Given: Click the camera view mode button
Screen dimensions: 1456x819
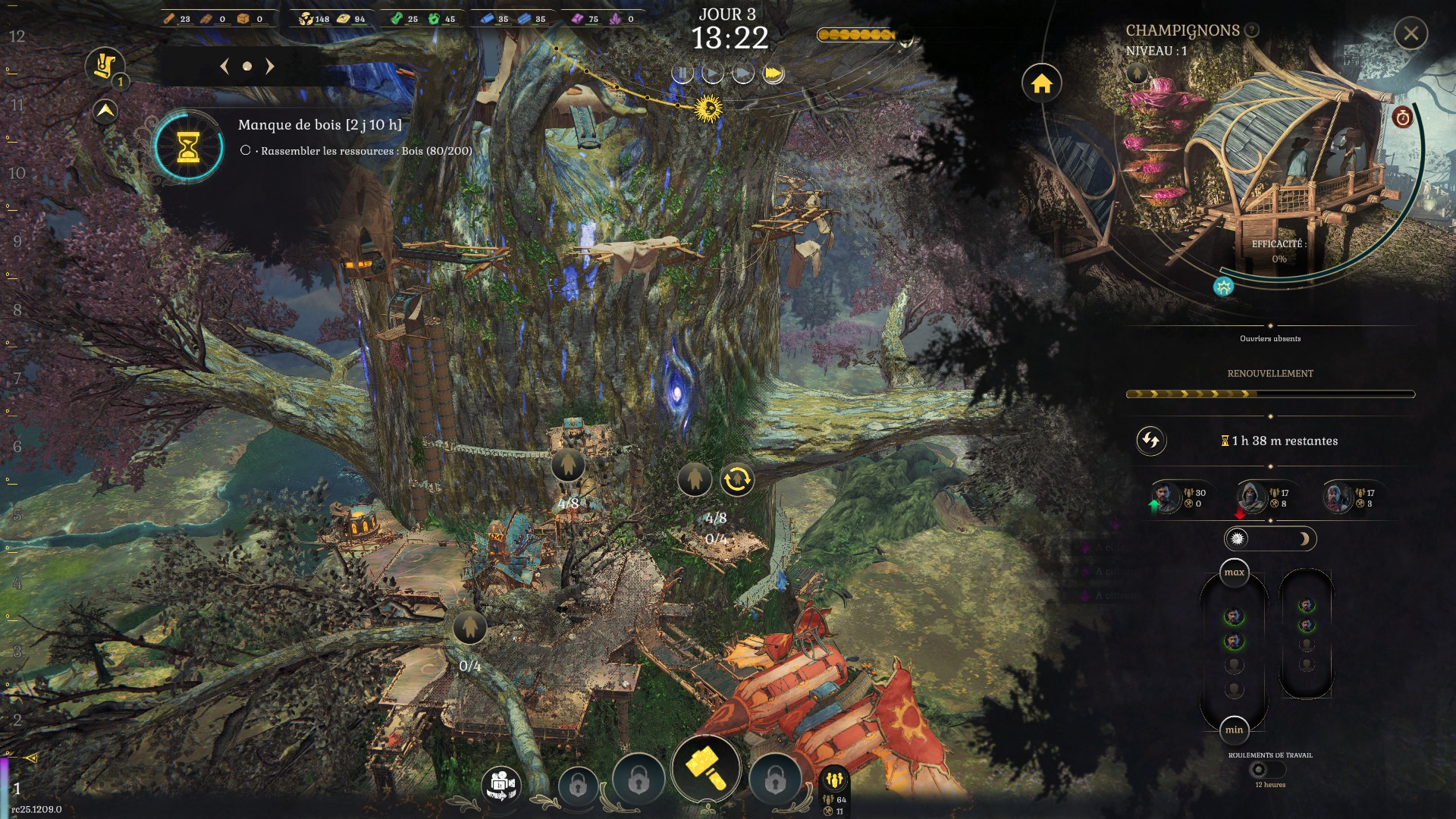Looking at the screenshot, I should click(501, 784).
